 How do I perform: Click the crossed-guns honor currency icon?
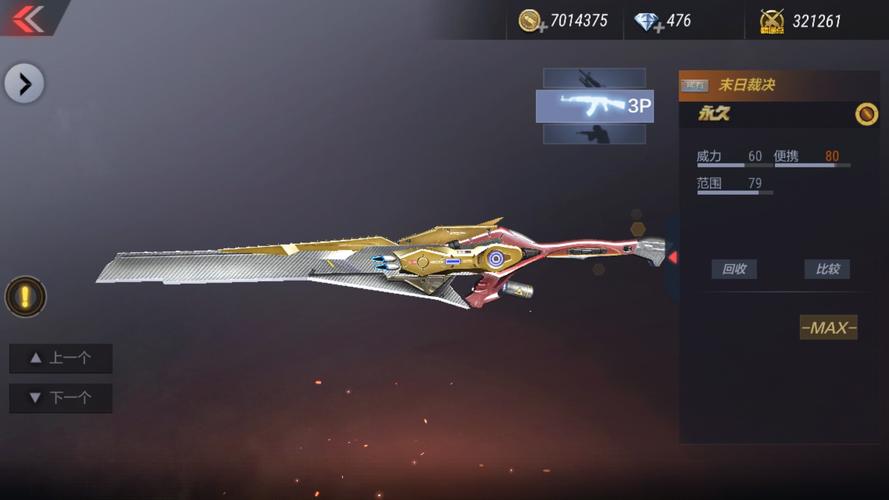pyautogui.click(x=771, y=21)
